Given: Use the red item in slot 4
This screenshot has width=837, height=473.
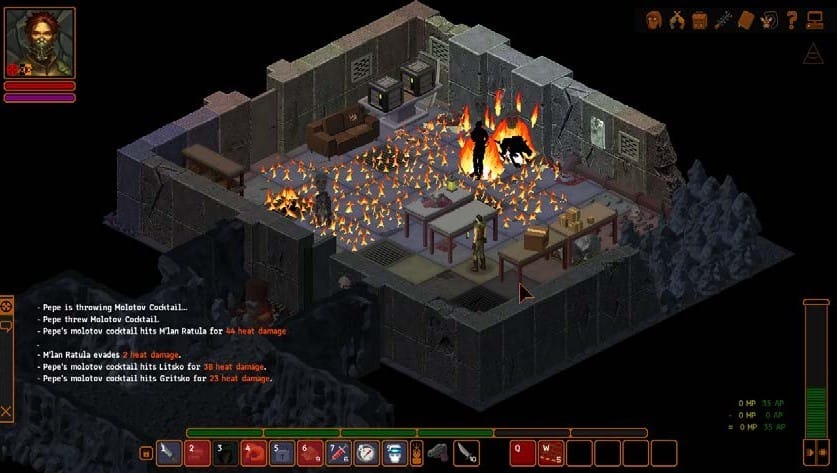Looking at the screenshot, I should point(254,453).
